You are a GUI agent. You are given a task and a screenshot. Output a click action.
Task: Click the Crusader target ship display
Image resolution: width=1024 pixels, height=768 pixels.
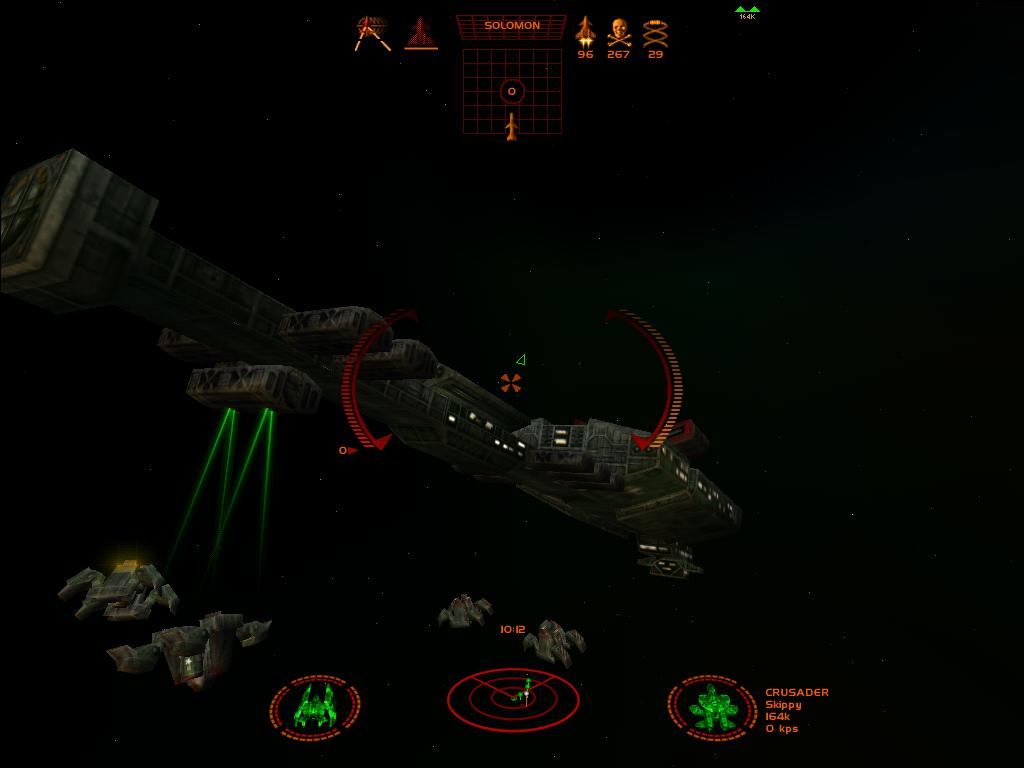point(711,706)
